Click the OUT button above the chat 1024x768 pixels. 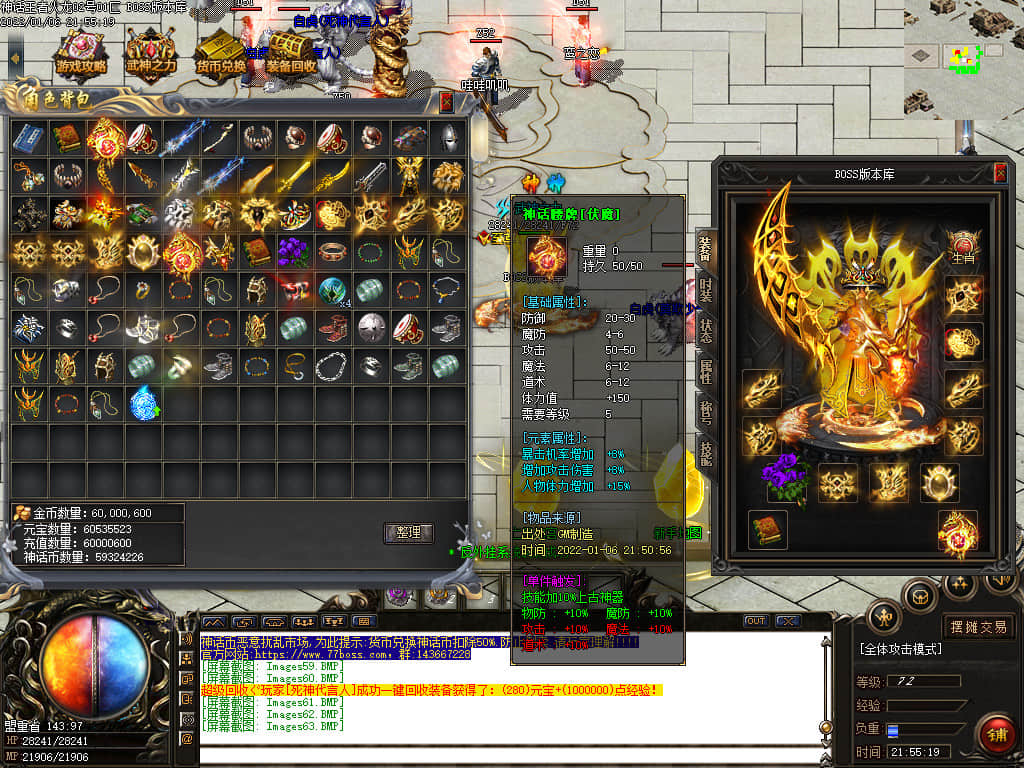(x=756, y=621)
